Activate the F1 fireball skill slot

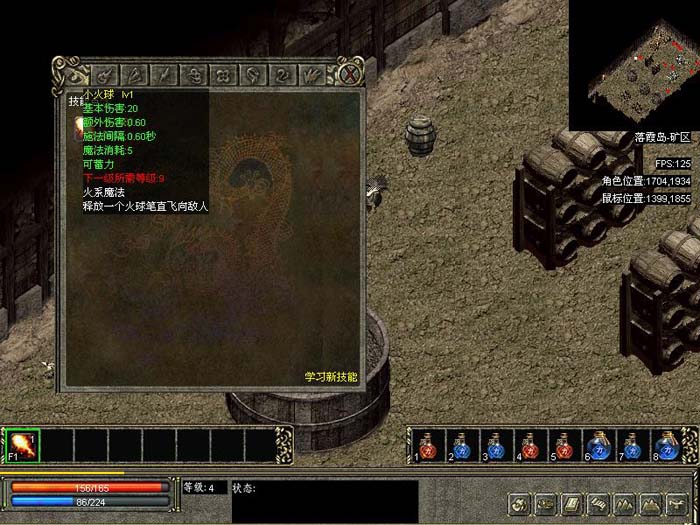pos(22,444)
